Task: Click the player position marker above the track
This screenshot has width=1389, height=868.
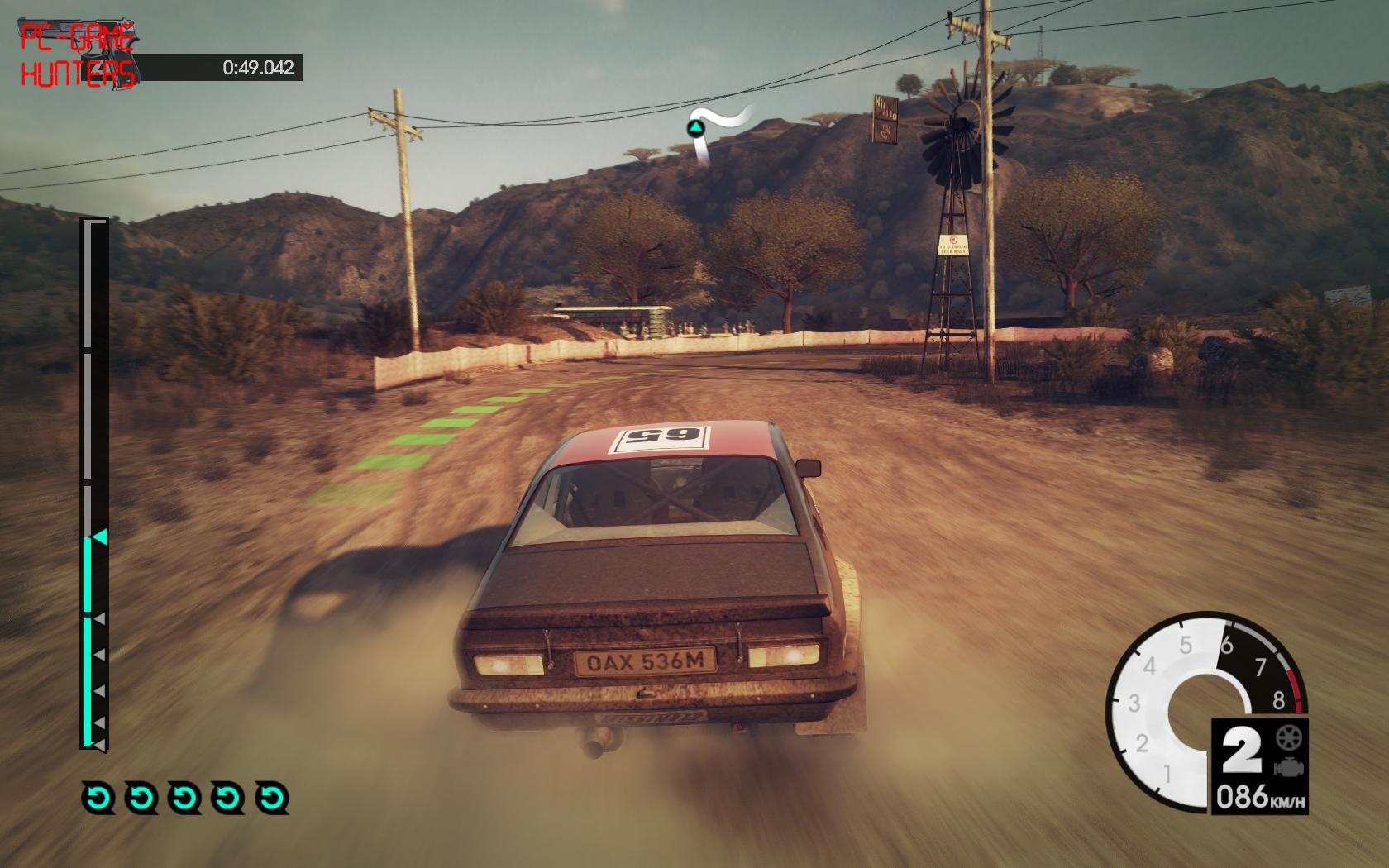Action: (694, 127)
